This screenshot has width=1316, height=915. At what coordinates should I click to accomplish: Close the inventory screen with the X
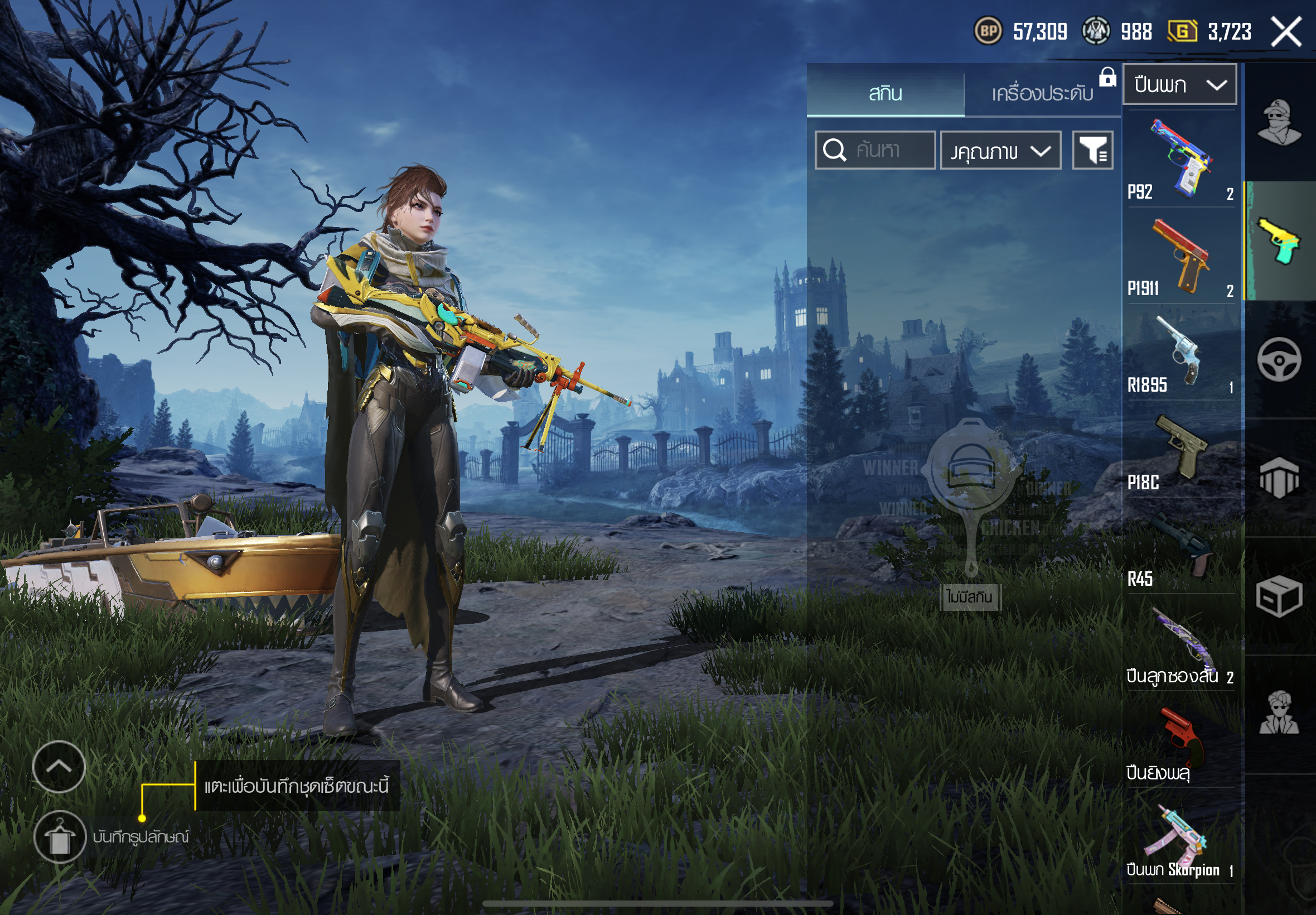pos(1286,32)
